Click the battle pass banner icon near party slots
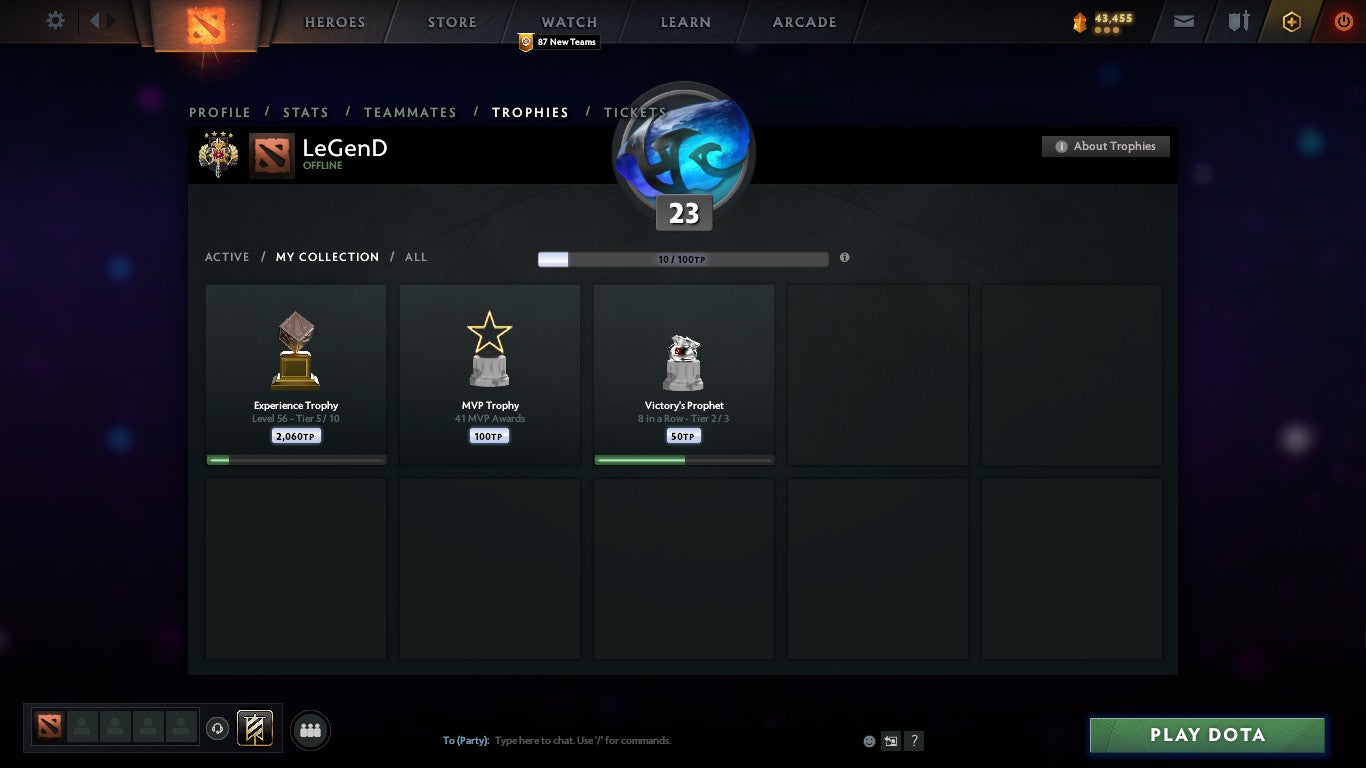This screenshot has width=1366, height=768. (x=253, y=728)
